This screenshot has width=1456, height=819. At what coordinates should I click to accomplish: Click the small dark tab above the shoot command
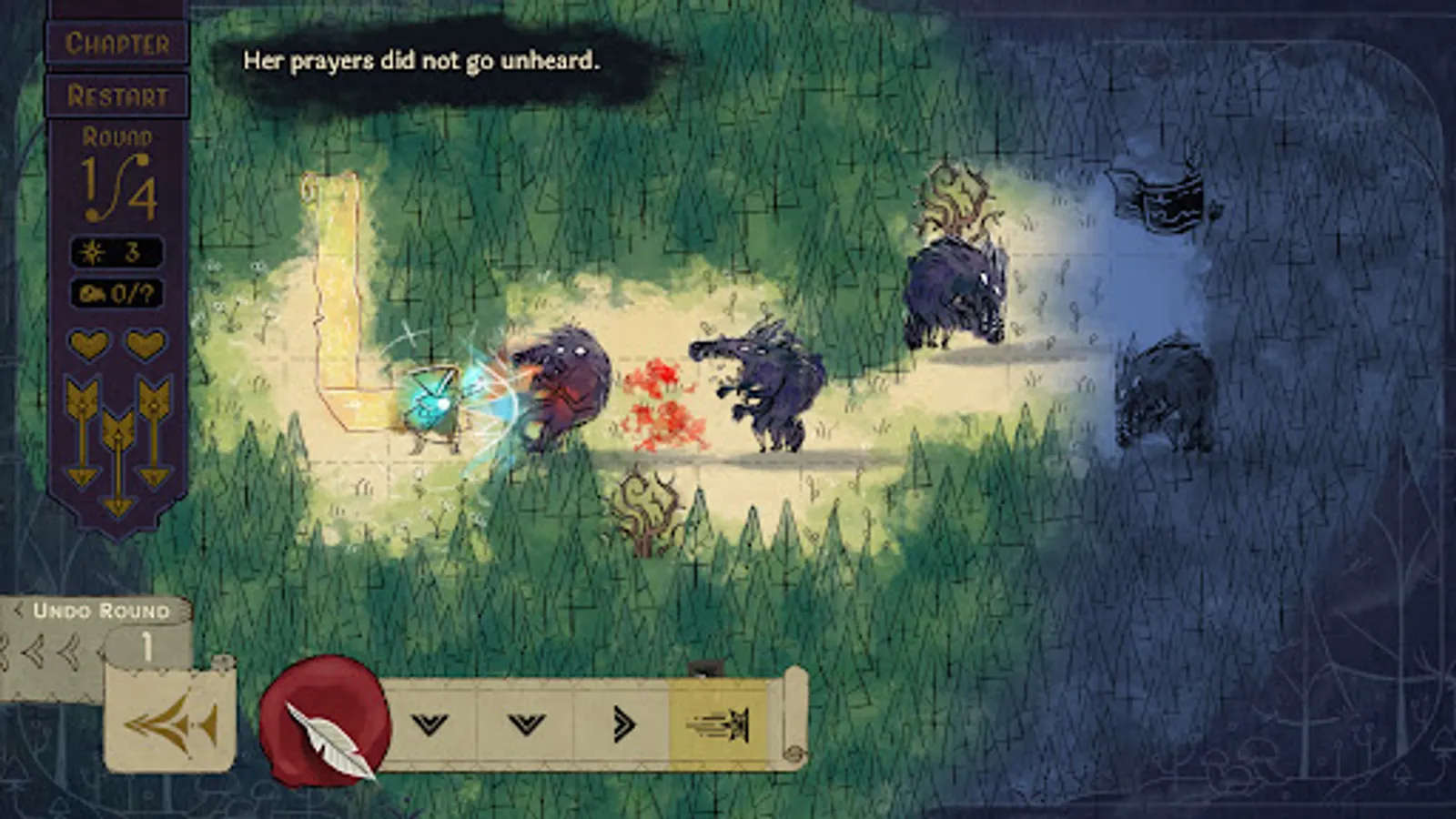pyautogui.click(x=707, y=665)
